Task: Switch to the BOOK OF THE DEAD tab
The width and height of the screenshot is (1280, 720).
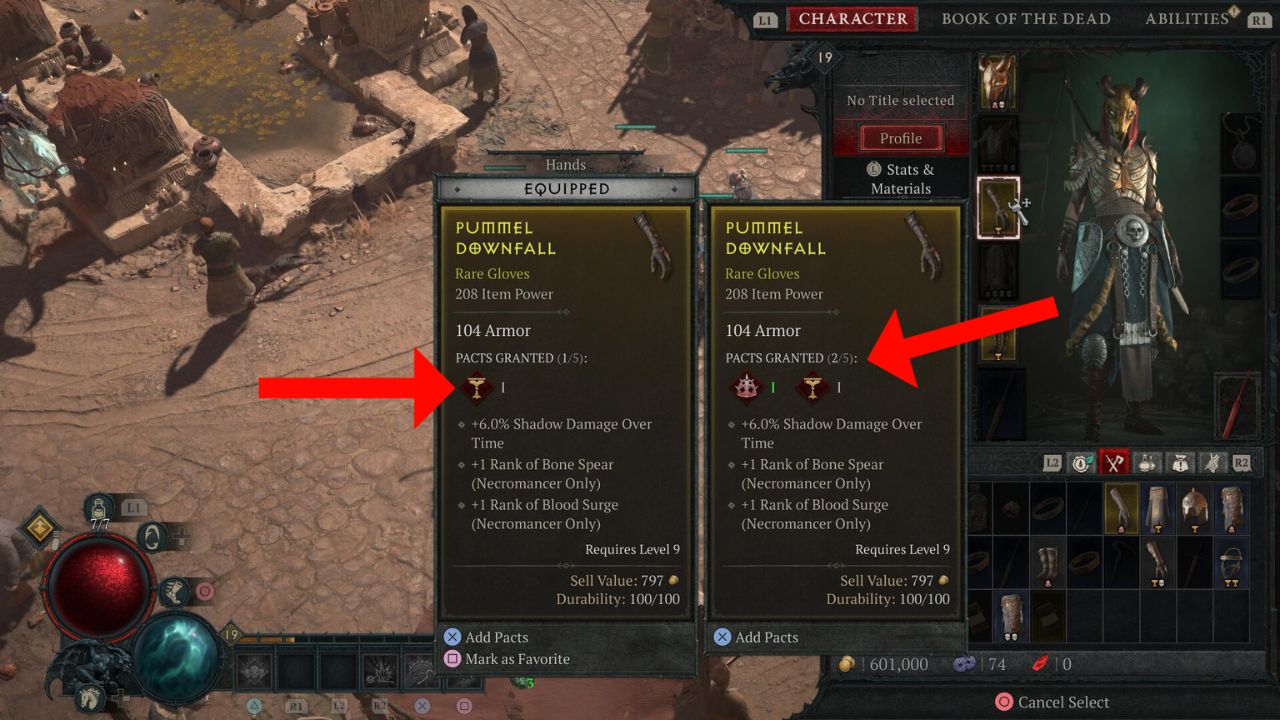Action: tap(1026, 18)
